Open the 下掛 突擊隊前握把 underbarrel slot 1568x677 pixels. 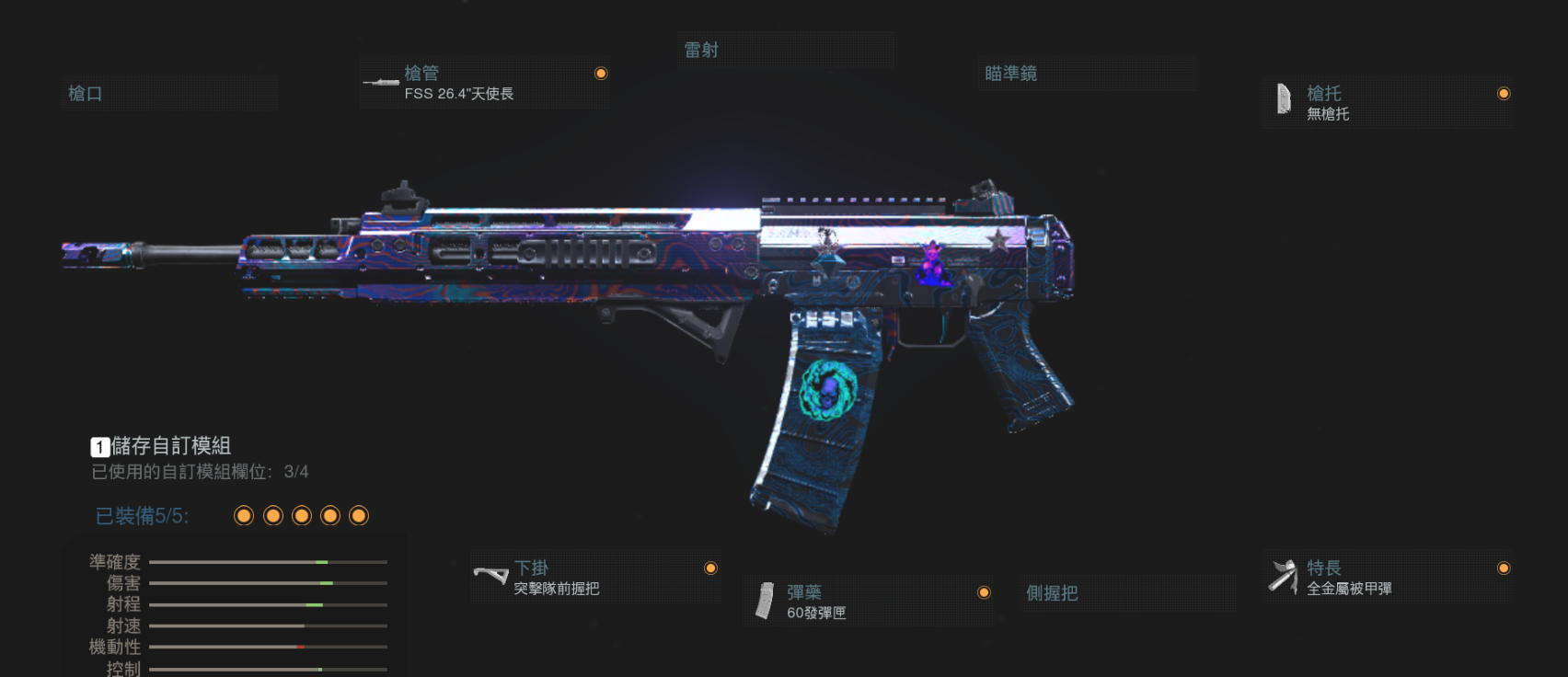click(595, 578)
